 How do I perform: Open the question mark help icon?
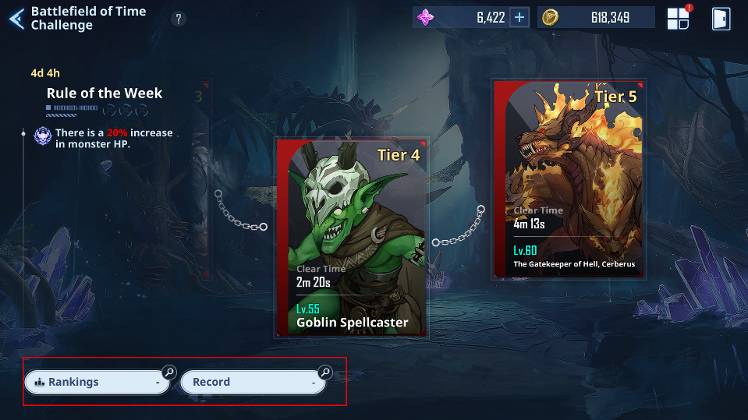(179, 18)
